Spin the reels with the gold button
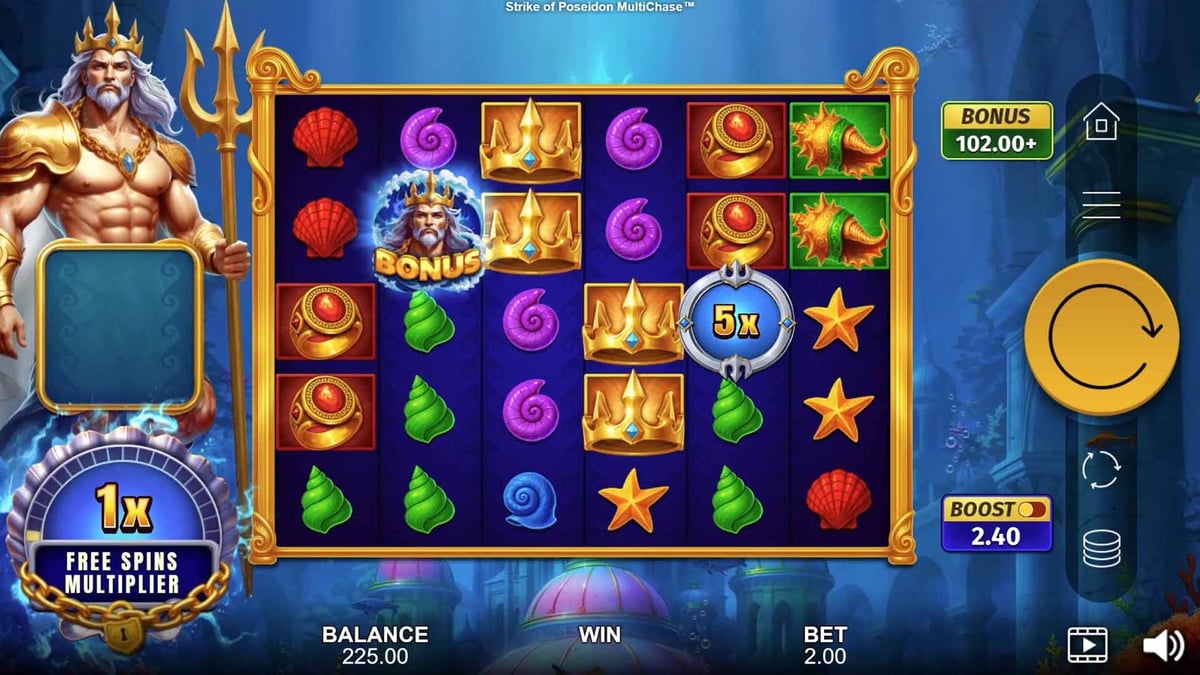The image size is (1200, 675). point(1101,337)
